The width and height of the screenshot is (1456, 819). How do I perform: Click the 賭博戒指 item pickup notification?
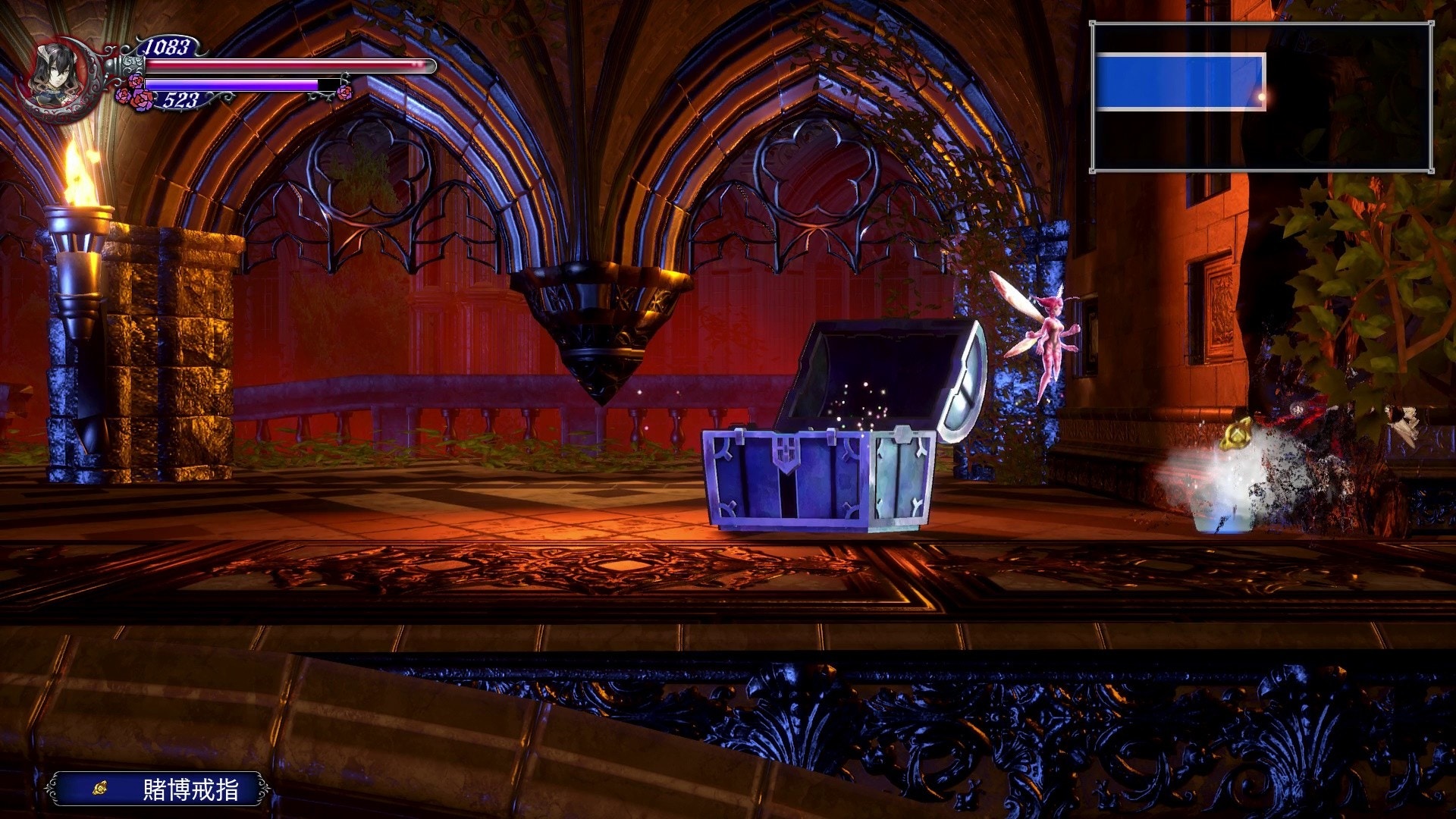pos(157,789)
